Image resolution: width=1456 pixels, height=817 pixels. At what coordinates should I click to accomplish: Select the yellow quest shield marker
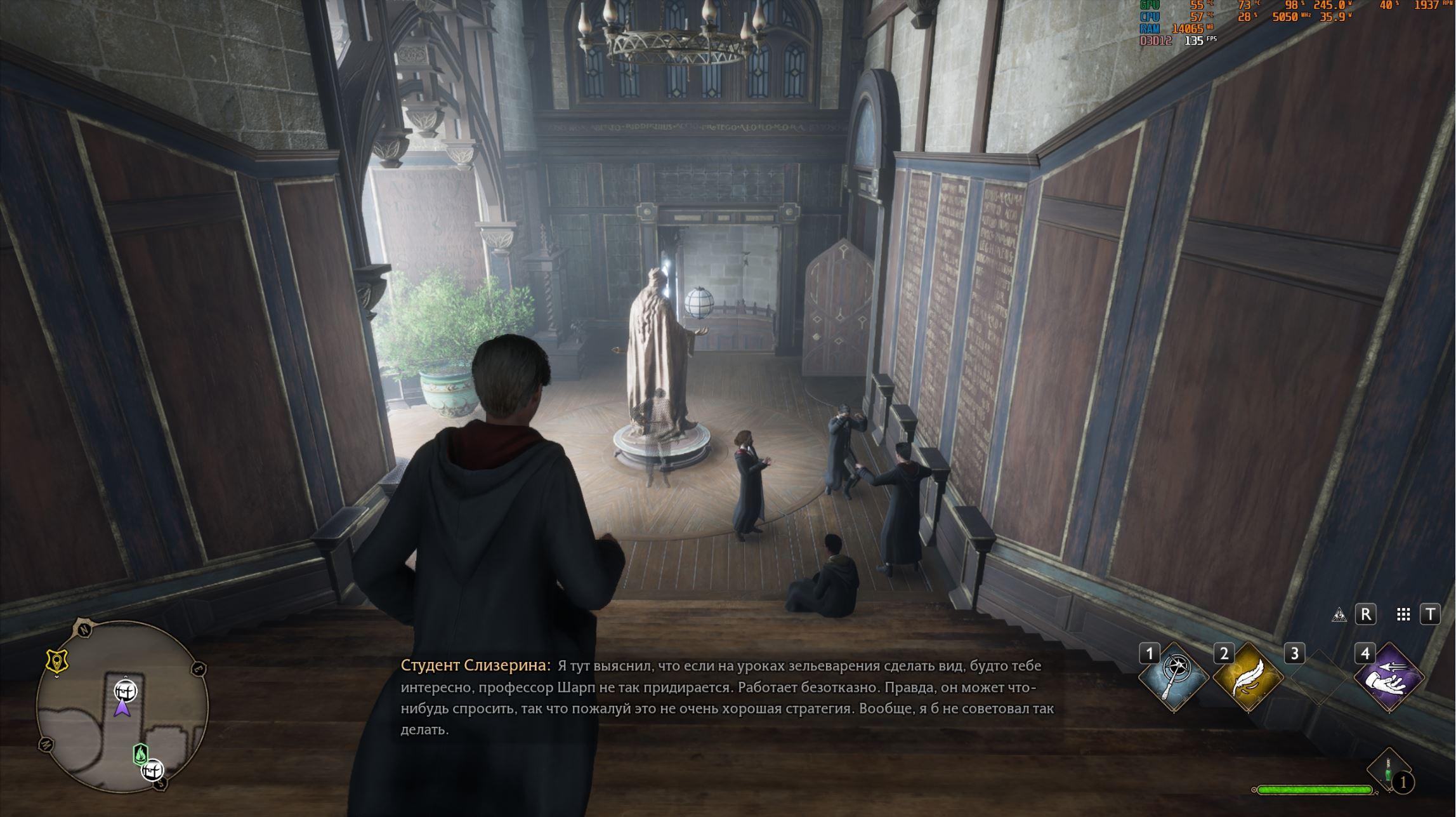57,661
